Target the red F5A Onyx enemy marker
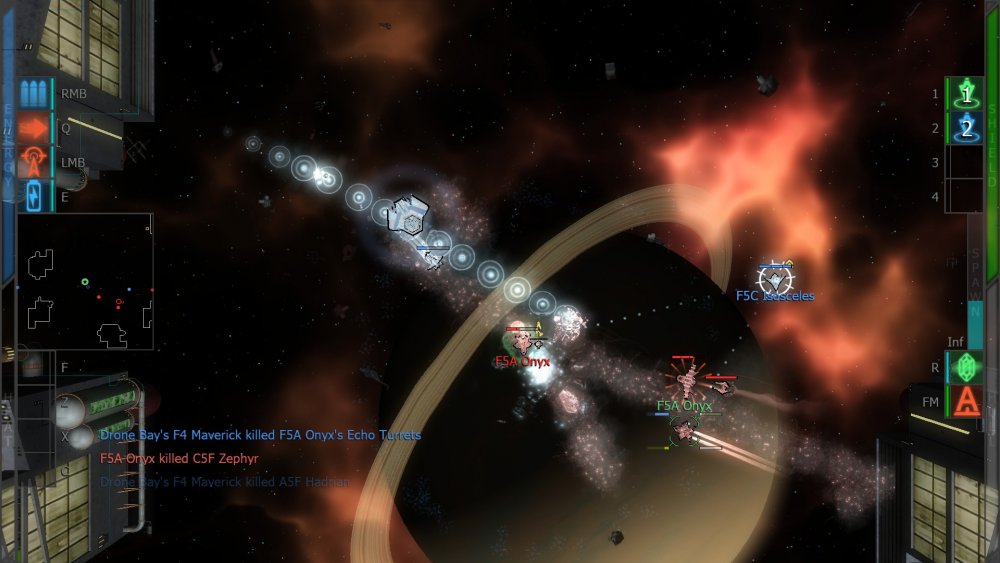This screenshot has width=1000, height=563. pos(523,339)
